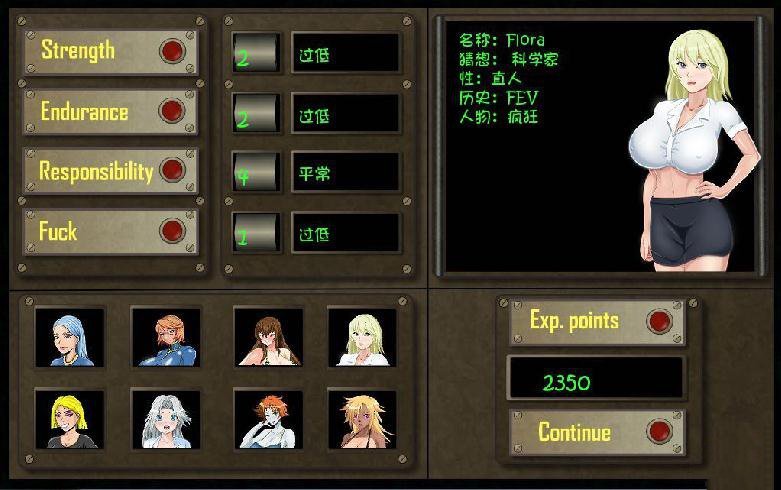Choose the long brown-haired character portrait
This screenshot has height=490, width=781.
pos(267,337)
